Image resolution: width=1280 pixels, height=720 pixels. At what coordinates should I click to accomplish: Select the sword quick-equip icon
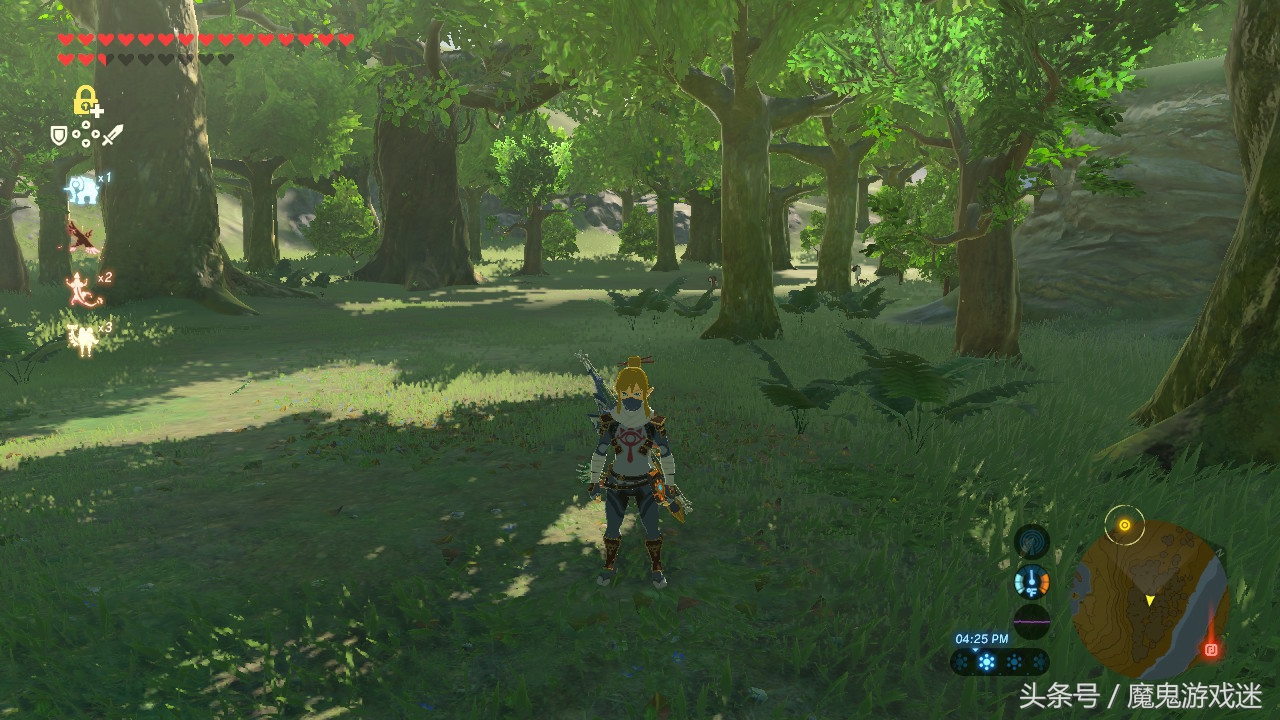(112, 133)
